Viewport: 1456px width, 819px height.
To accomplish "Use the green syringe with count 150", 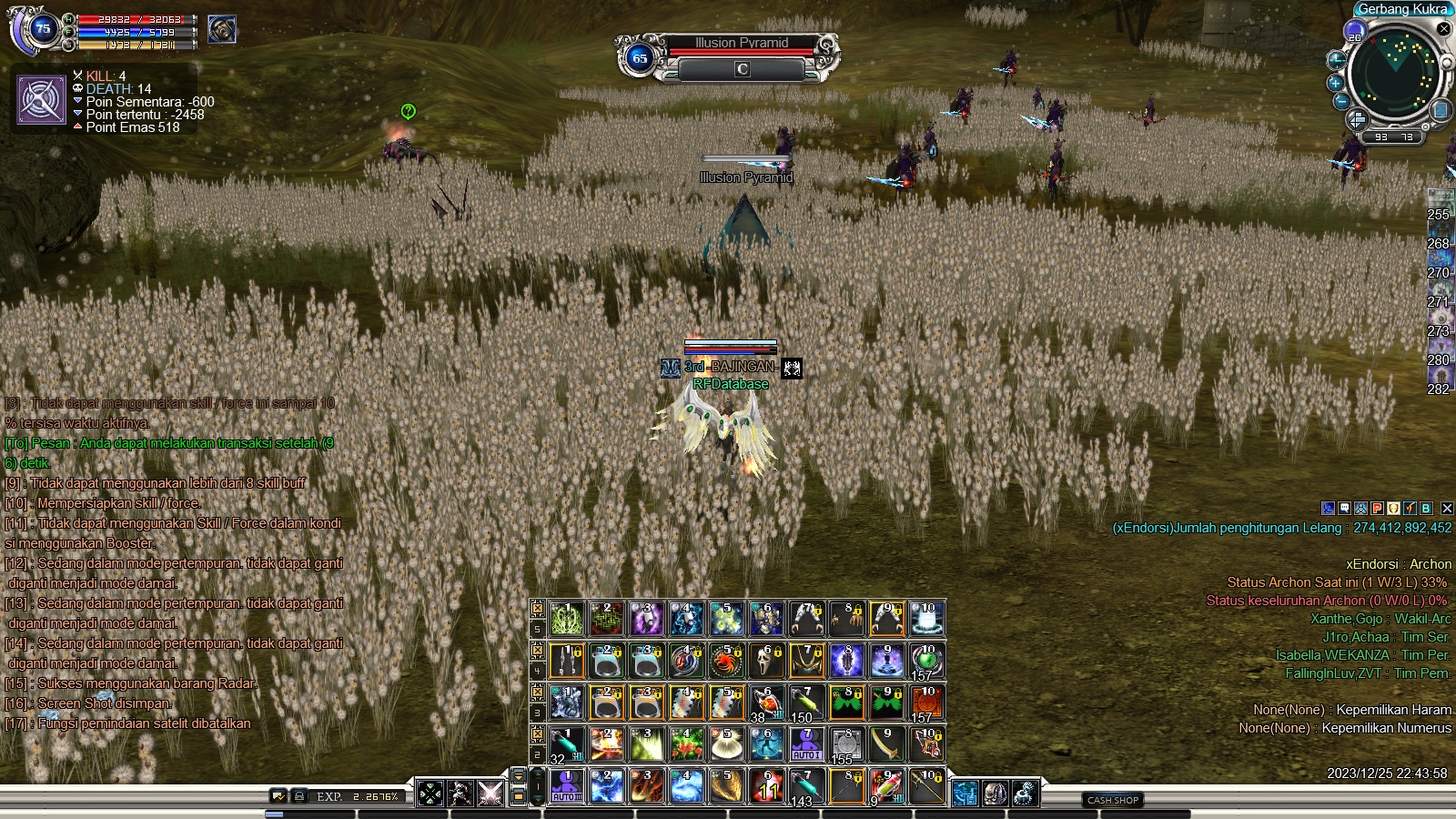I will pyautogui.click(x=806, y=703).
